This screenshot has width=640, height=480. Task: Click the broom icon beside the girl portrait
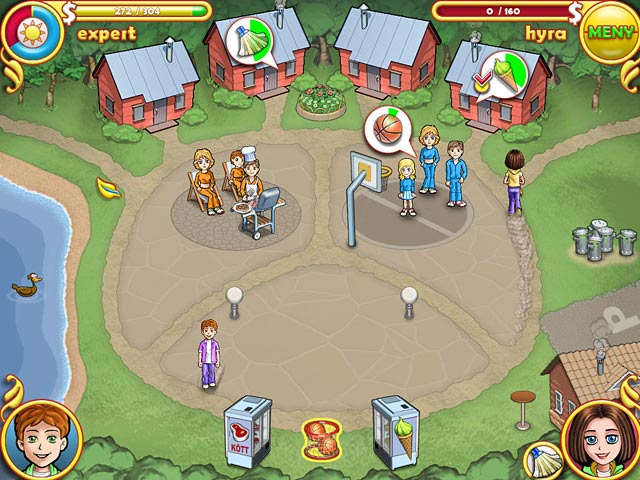pos(541,459)
